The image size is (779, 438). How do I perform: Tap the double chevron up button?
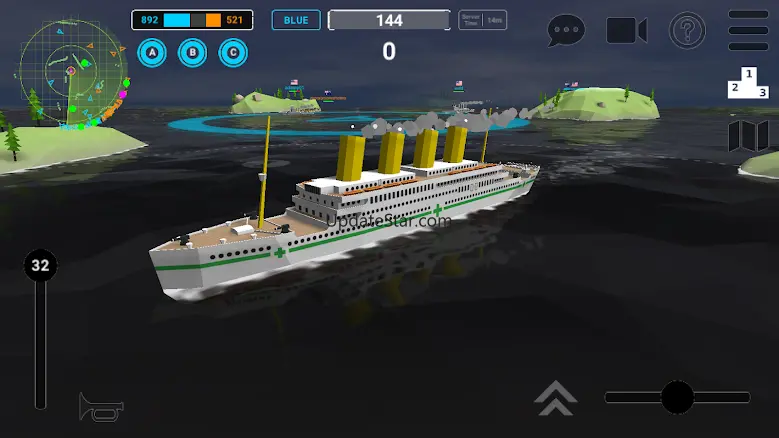point(555,397)
